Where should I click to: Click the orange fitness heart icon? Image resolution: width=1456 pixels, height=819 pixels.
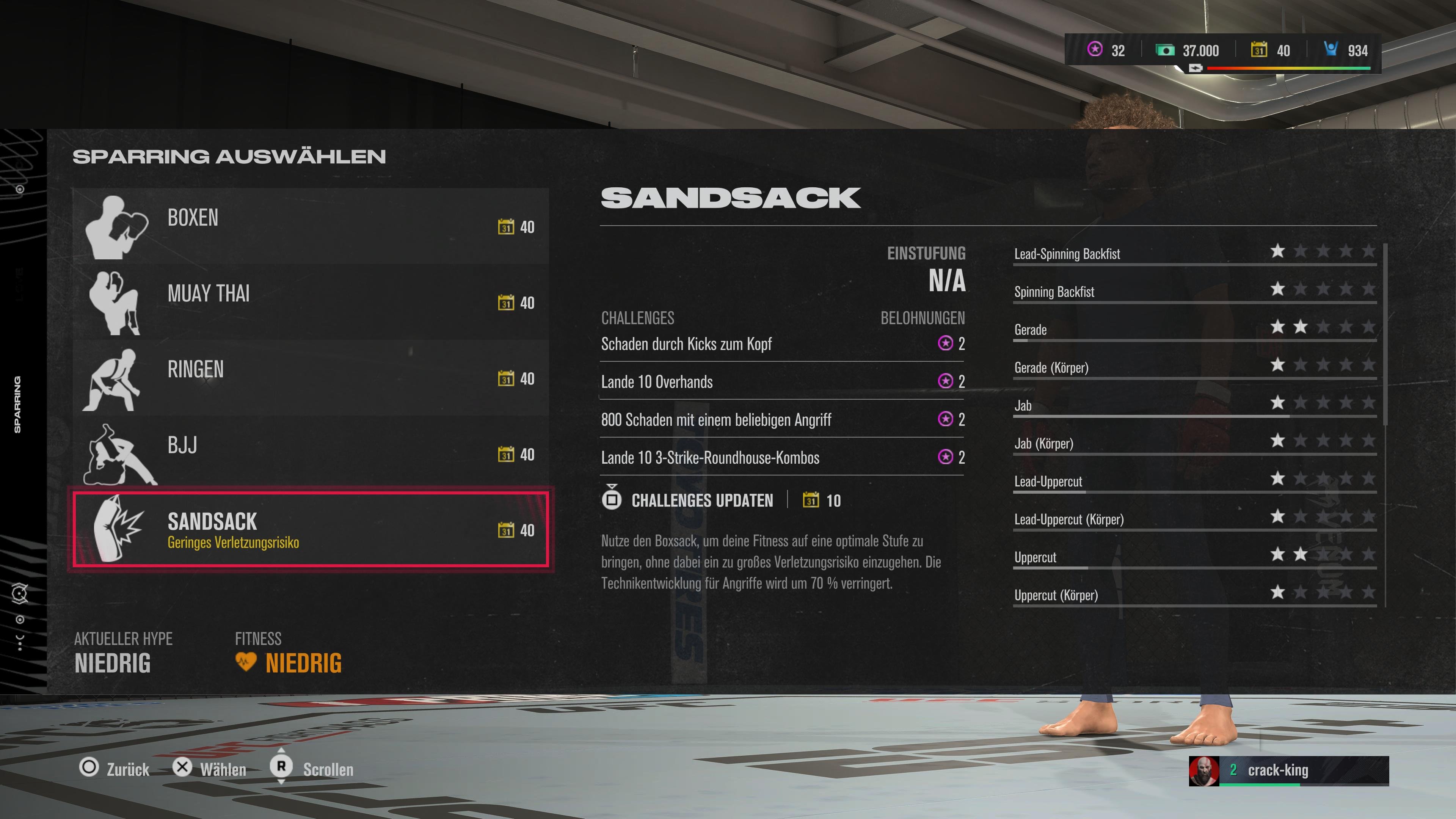point(247,662)
